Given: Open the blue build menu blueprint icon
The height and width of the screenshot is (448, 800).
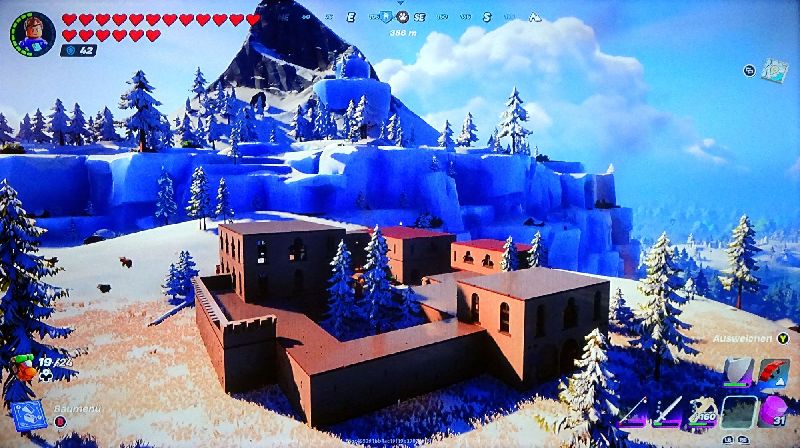Looking at the screenshot, I should [x=29, y=413].
